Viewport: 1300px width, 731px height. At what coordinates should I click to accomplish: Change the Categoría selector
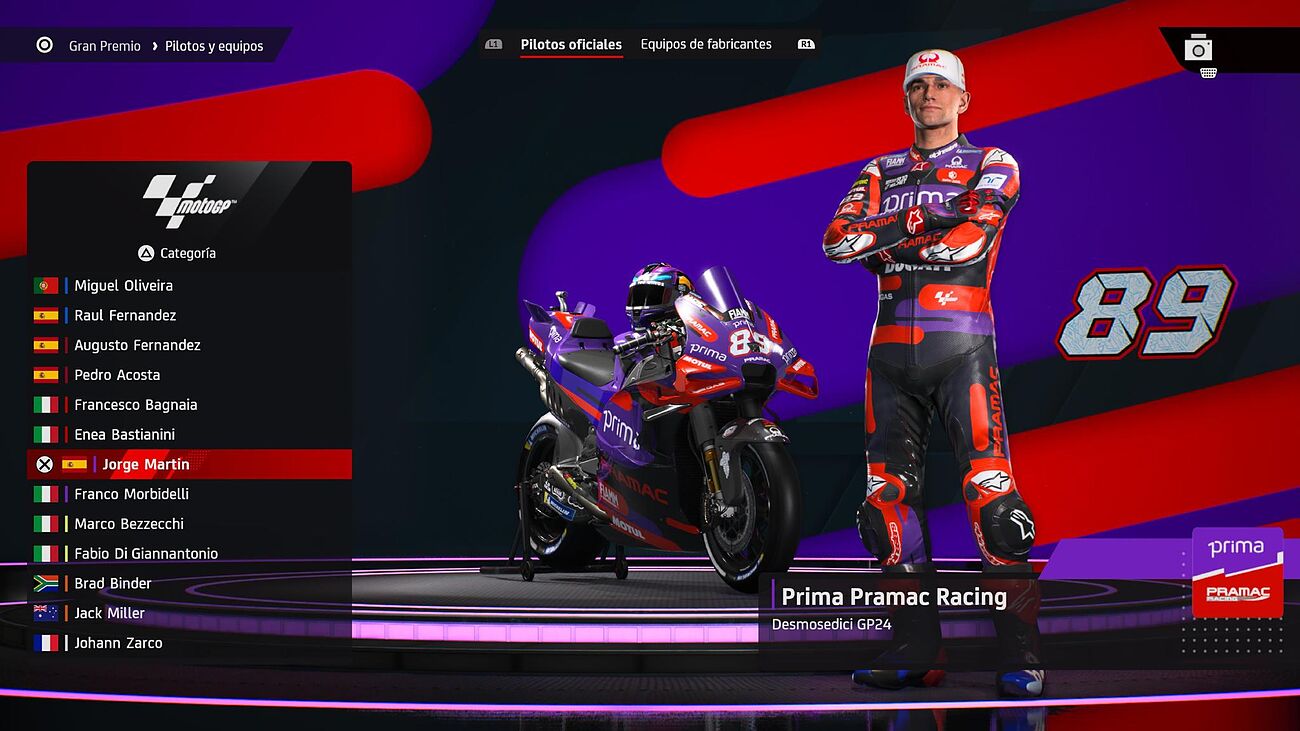pyautogui.click(x=177, y=254)
